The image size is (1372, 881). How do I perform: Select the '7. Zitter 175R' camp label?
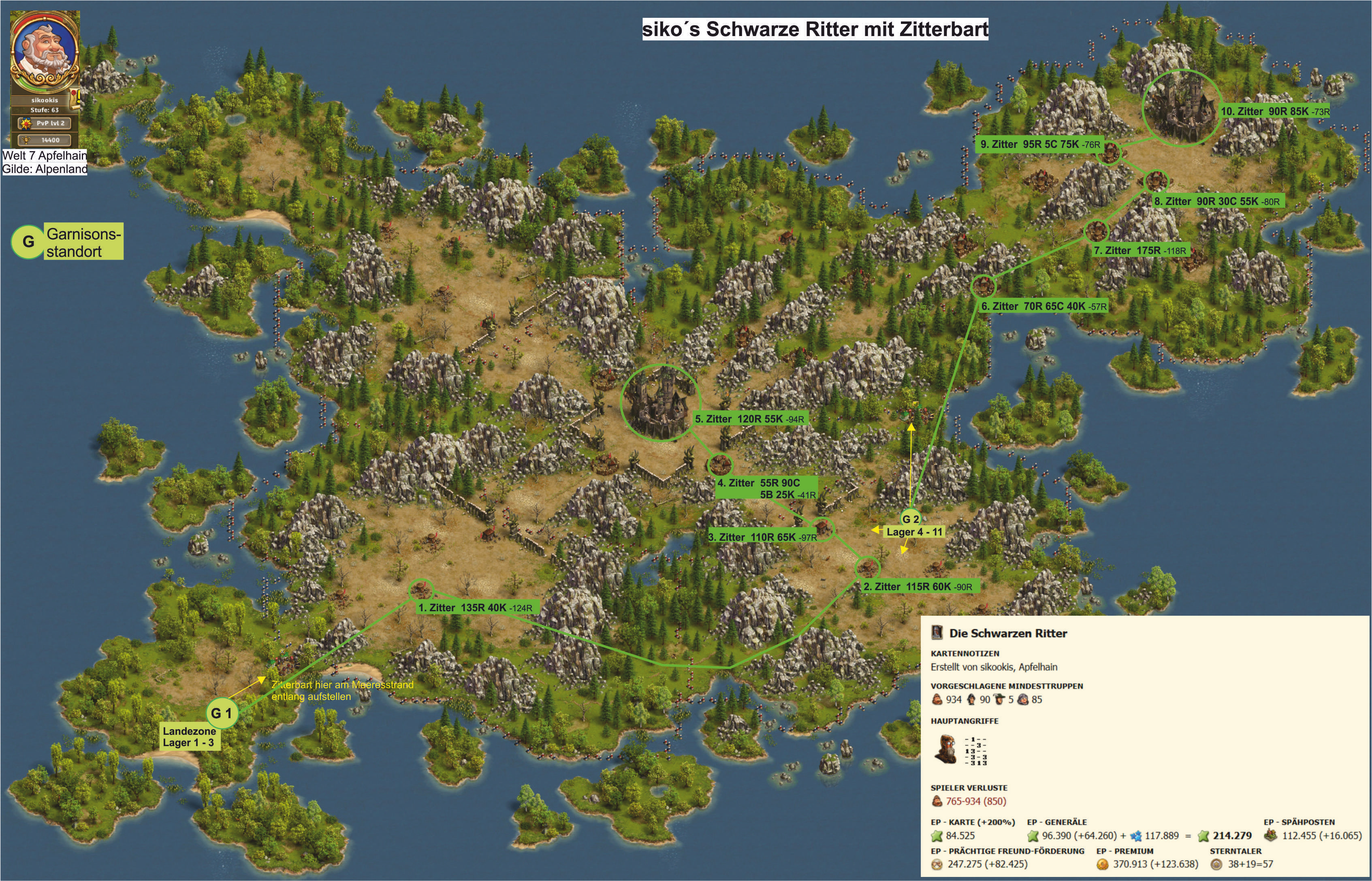1140,250
